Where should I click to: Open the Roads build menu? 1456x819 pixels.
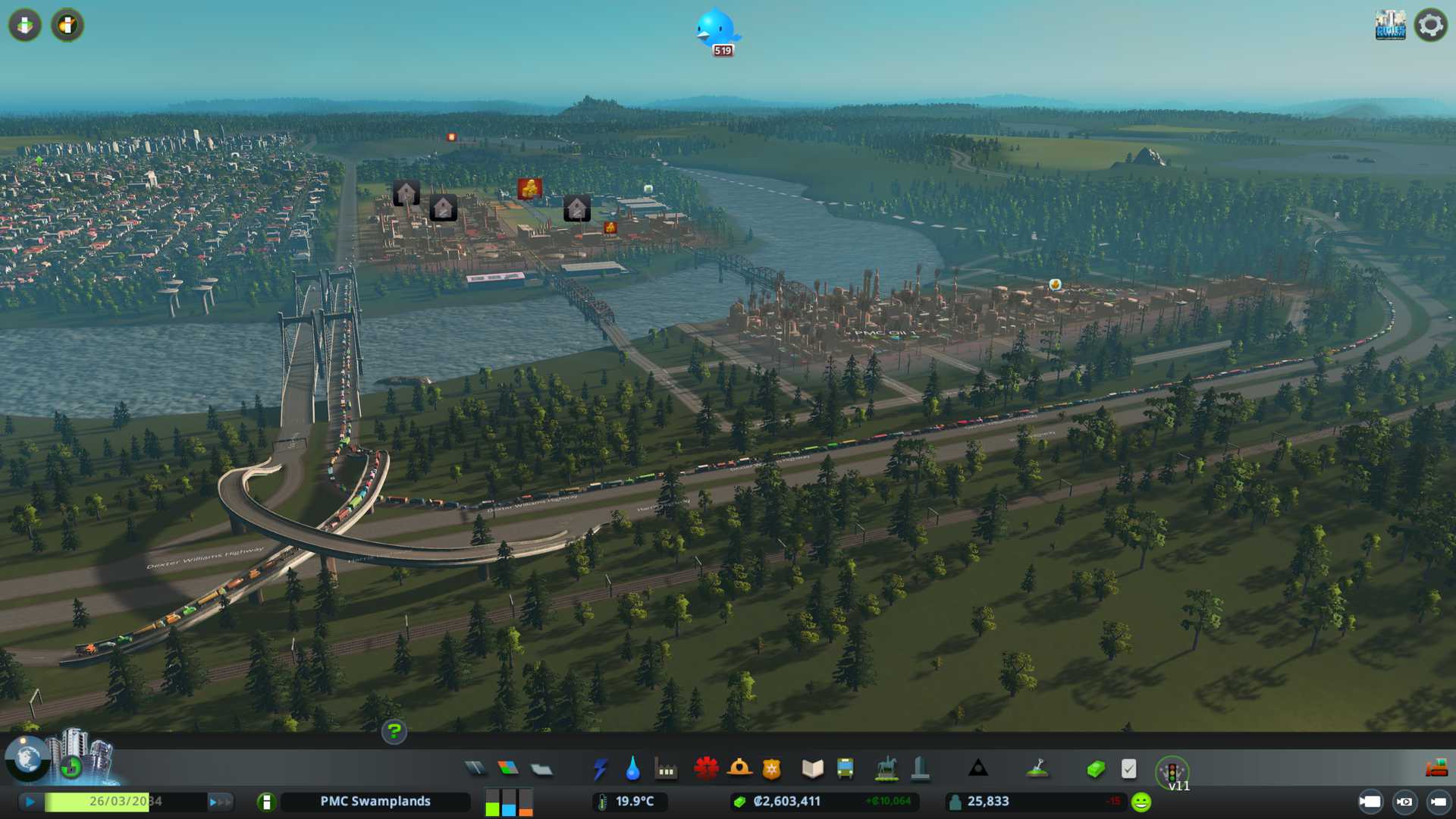click(475, 769)
